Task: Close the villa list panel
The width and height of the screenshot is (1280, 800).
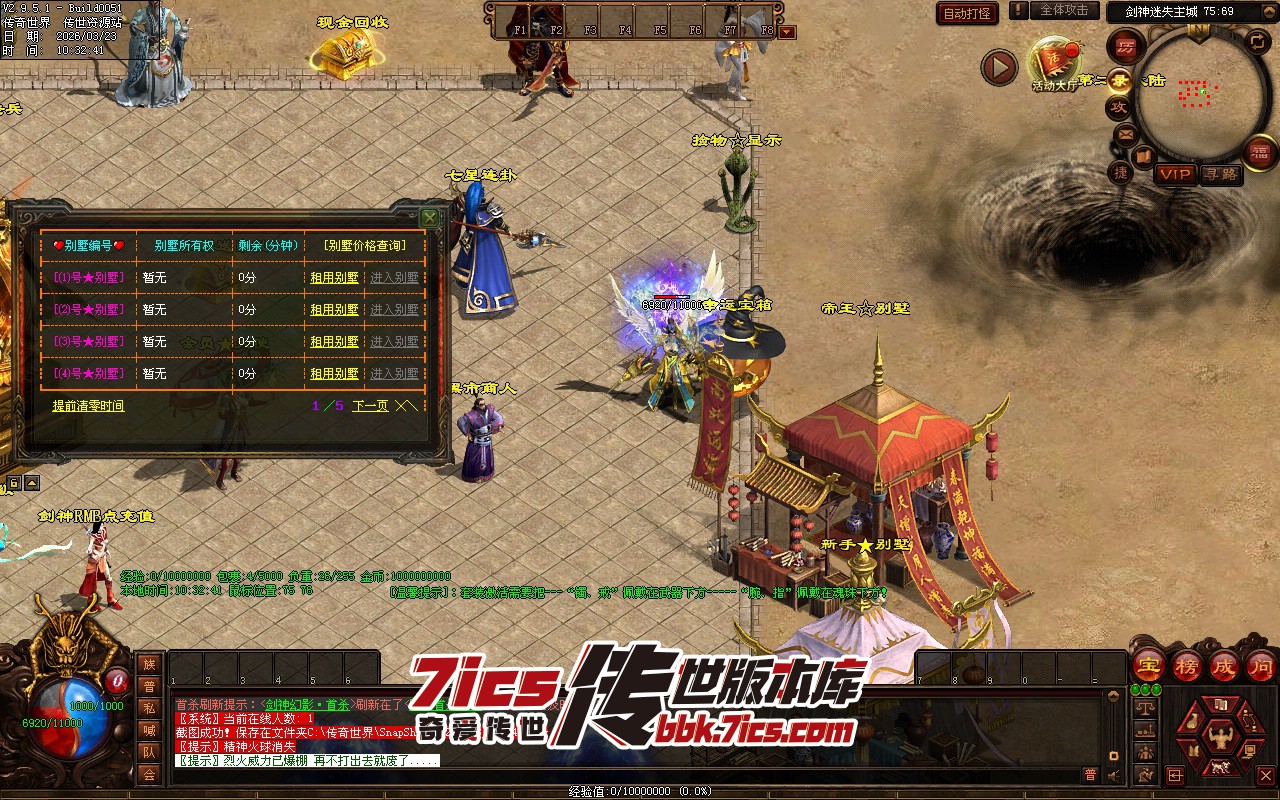Action: click(429, 217)
